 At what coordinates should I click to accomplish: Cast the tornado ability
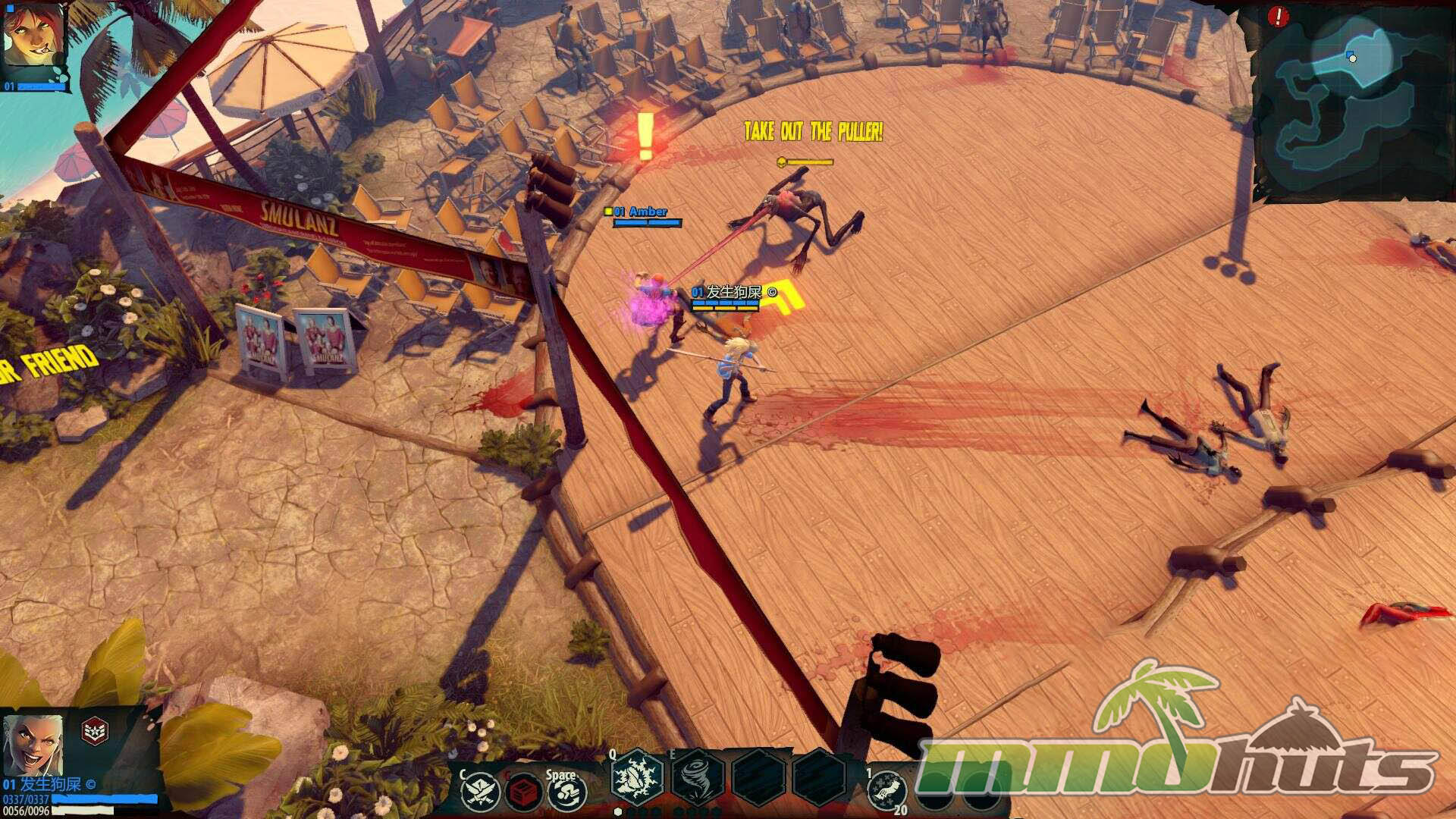point(696,778)
